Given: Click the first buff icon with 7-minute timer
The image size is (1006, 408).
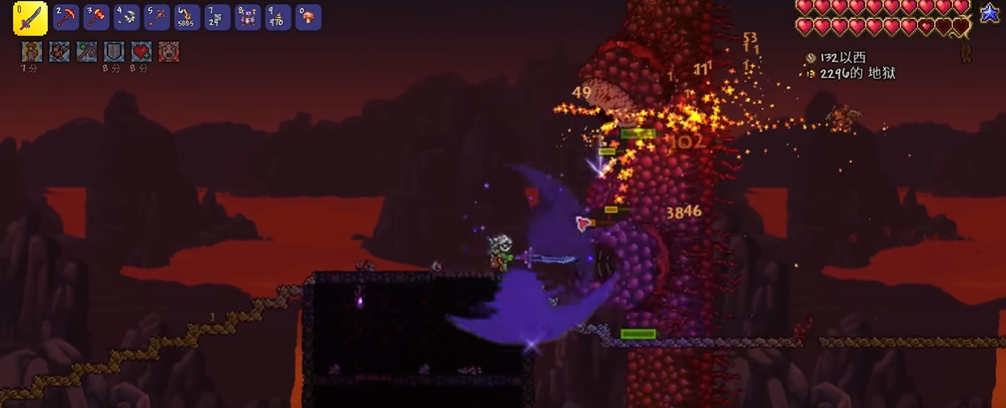Looking at the screenshot, I should [31, 52].
